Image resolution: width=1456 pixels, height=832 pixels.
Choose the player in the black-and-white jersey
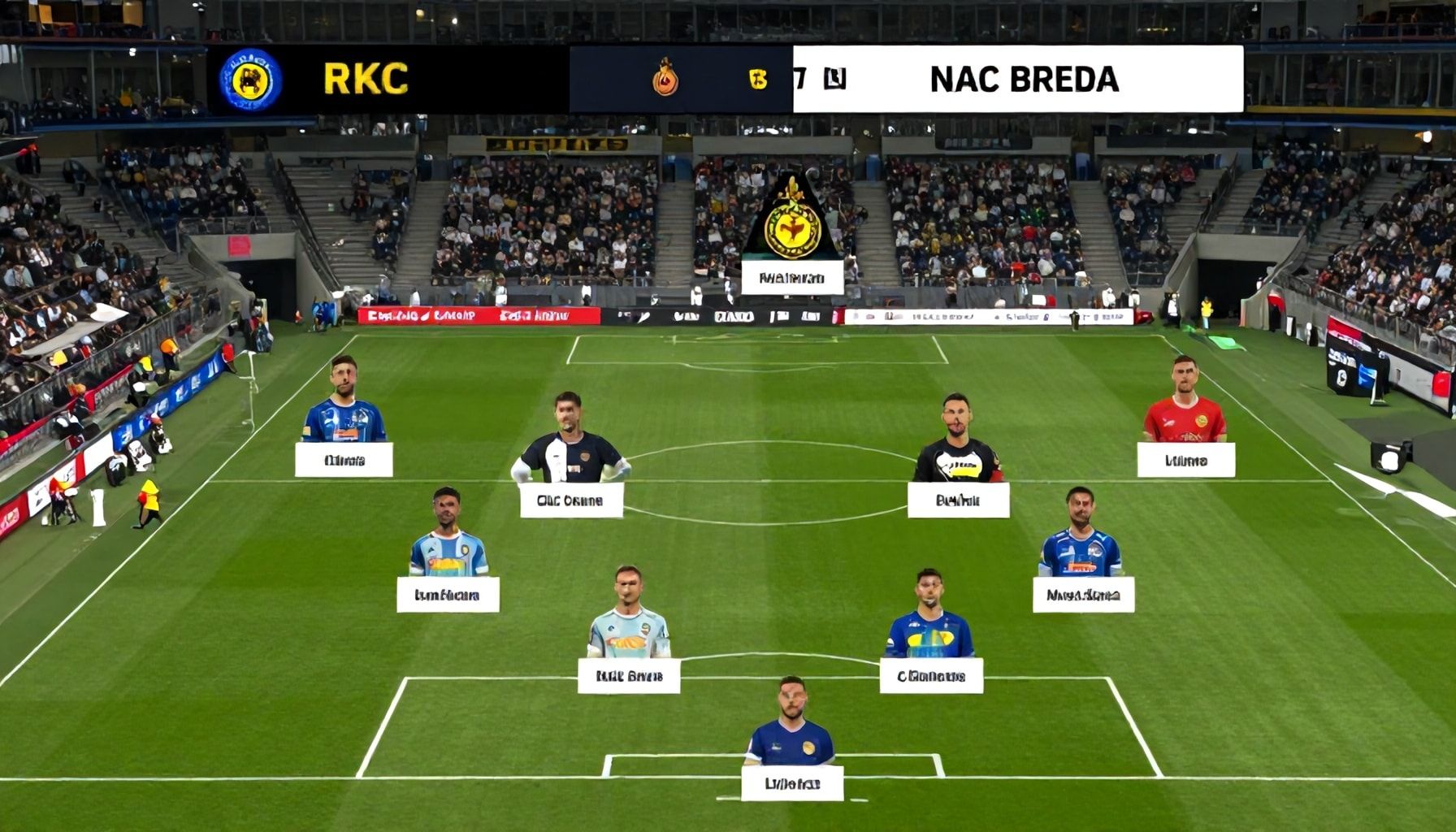pyautogui.click(x=570, y=451)
